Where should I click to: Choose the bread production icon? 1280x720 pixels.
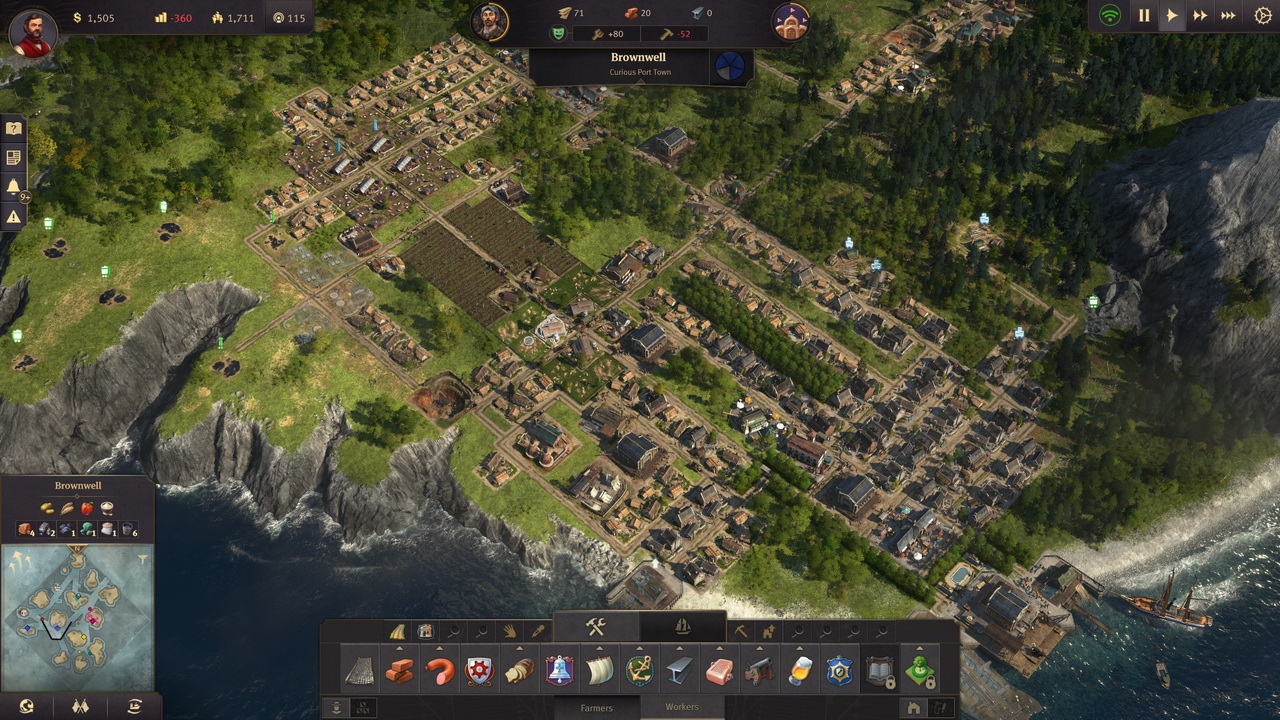tap(519, 671)
